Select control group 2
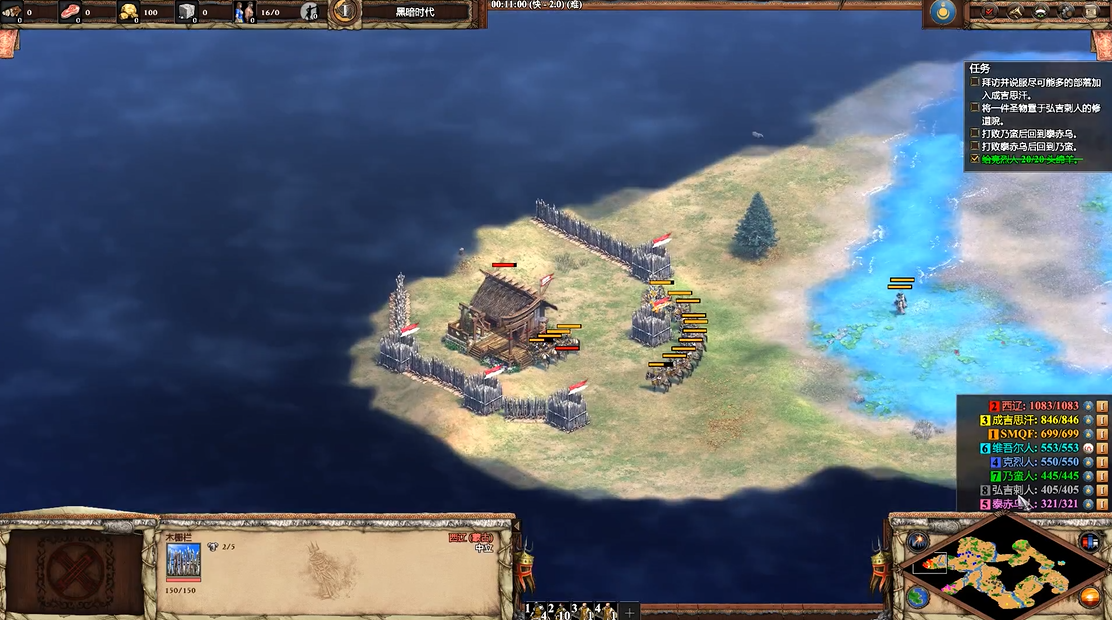 560,609
